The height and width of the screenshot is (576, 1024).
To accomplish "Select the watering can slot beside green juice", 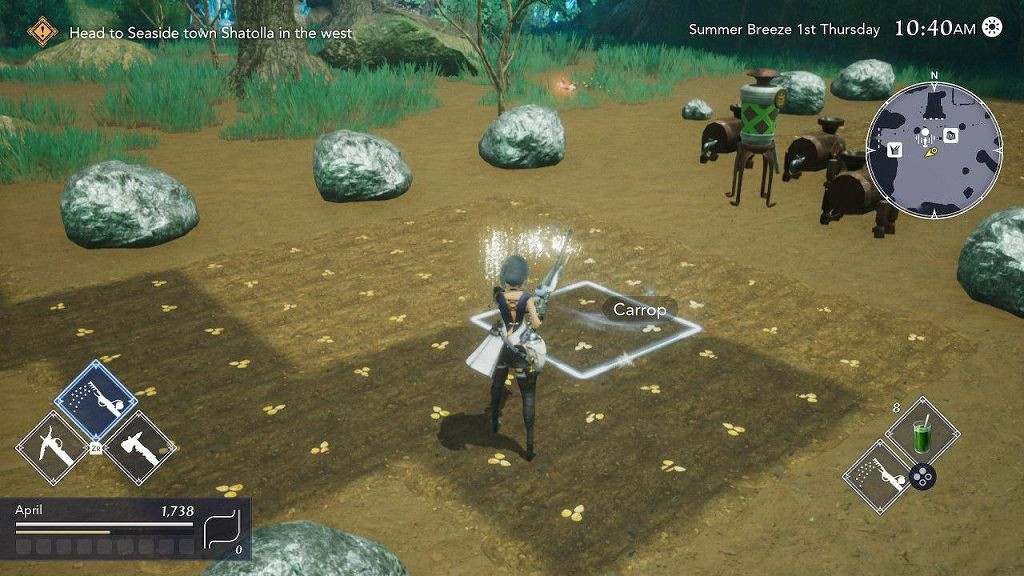I will click(x=881, y=478).
